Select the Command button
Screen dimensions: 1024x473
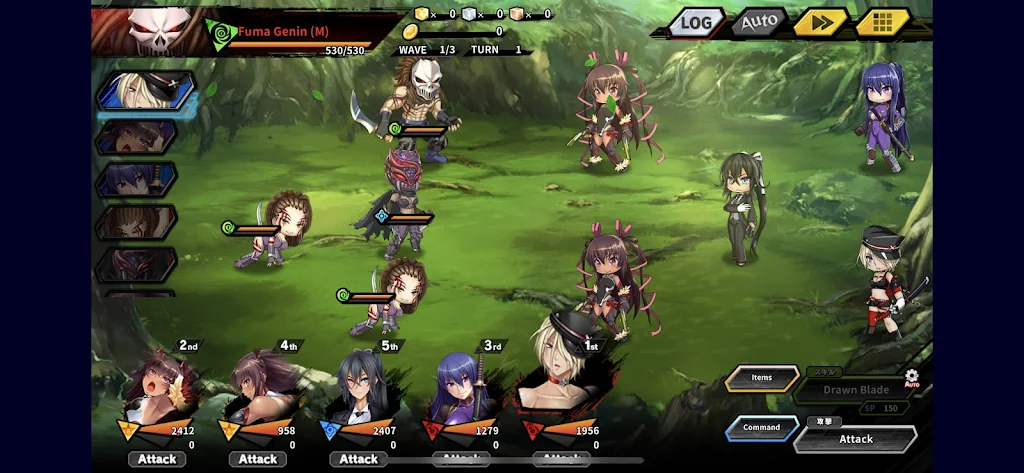tap(761, 428)
